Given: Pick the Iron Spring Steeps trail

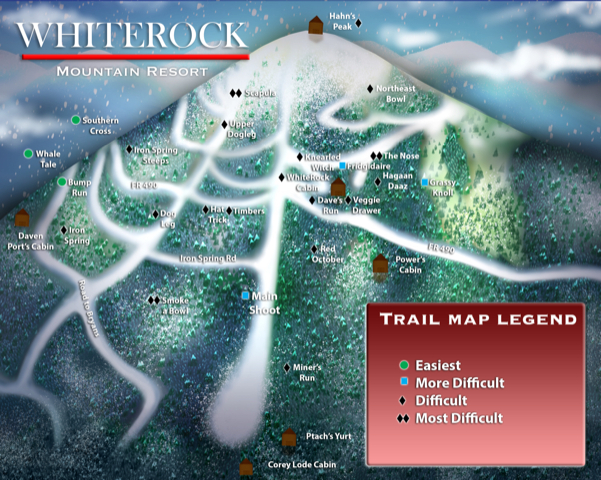Looking at the screenshot, I should pyautogui.click(x=130, y=150).
